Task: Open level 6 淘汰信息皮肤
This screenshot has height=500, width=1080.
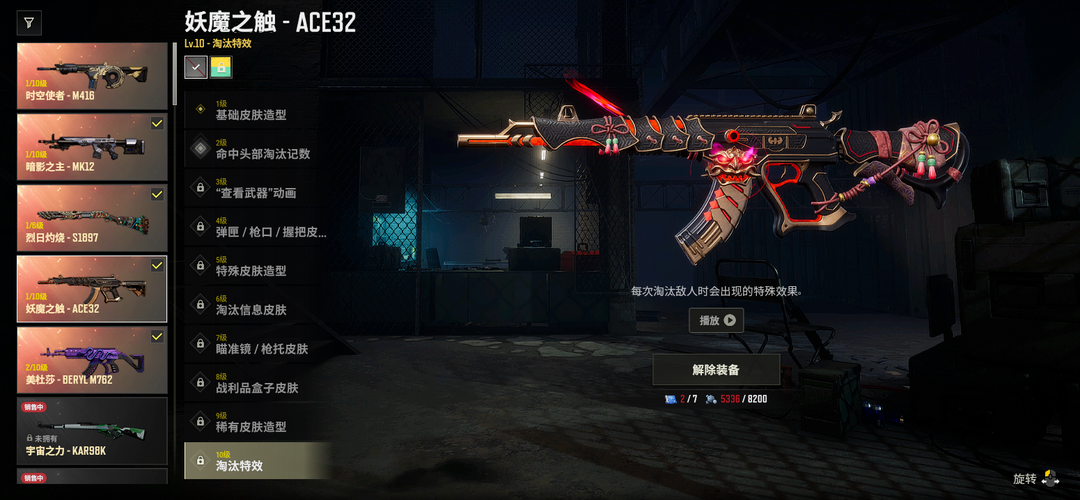Action: tap(257, 305)
